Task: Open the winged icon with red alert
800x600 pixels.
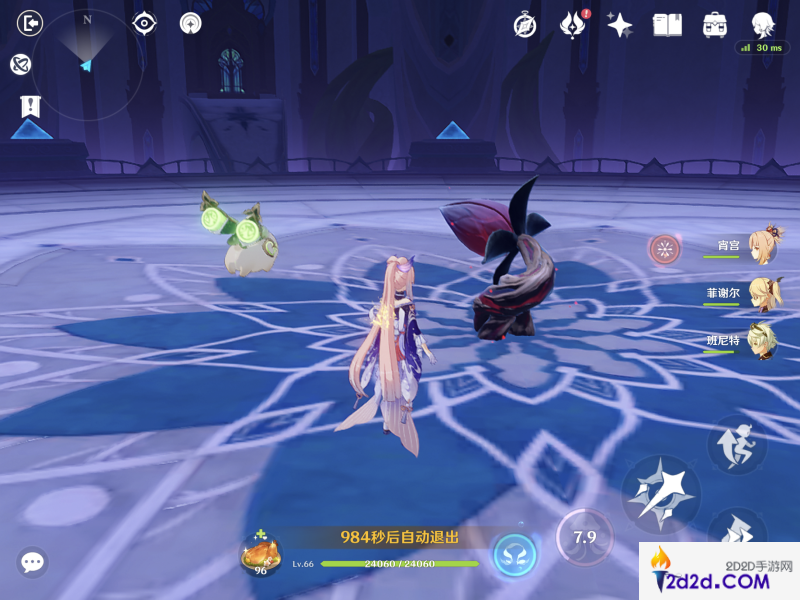Action: [573, 25]
